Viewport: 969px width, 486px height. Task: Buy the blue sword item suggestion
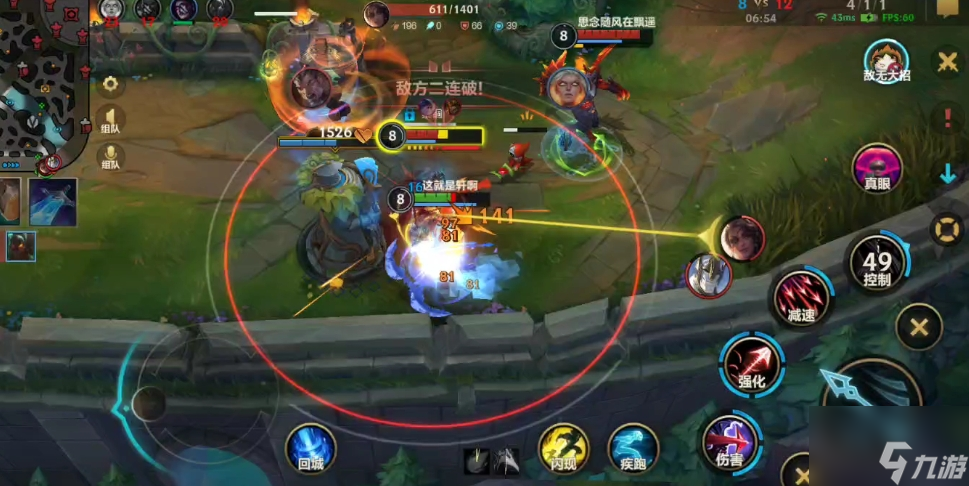[53, 201]
